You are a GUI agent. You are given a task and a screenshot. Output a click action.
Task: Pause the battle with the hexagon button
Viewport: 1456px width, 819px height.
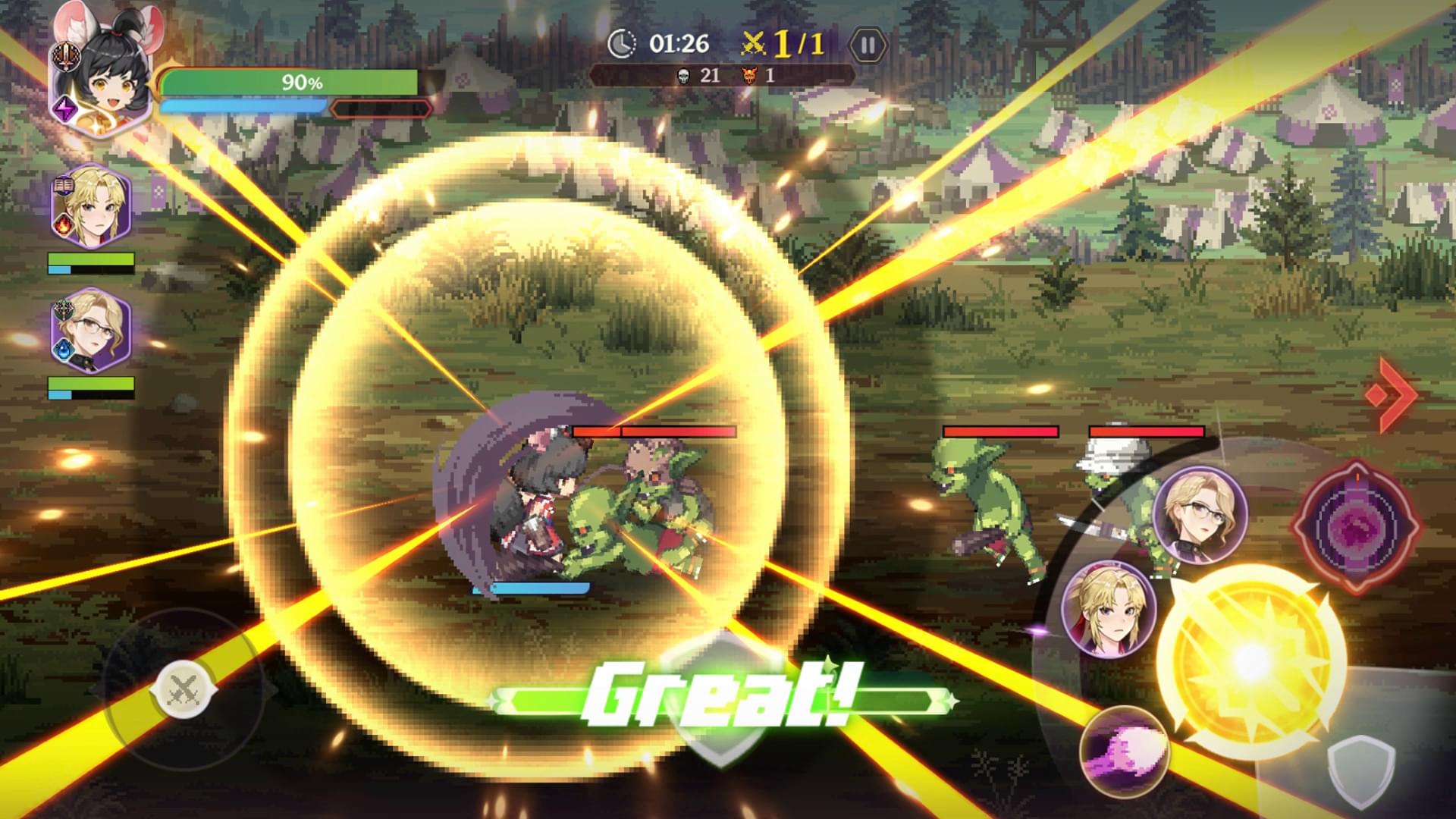click(x=868, y=46)
